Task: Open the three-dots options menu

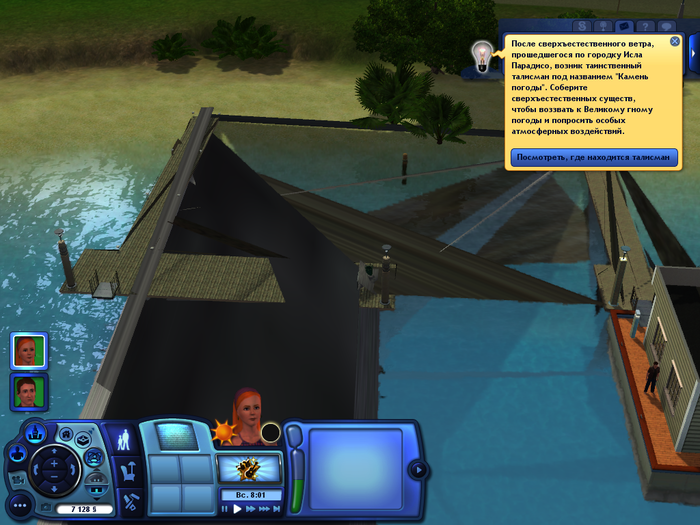Action: click(x=19, y=506)
